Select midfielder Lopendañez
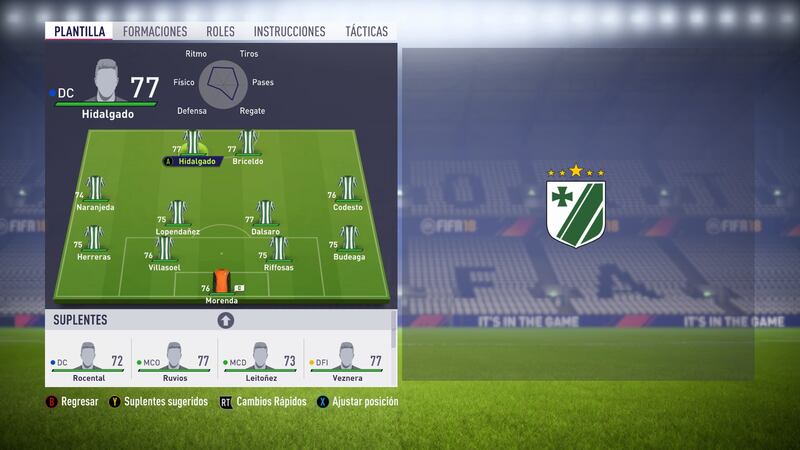Viewport: 800px width, 450px height. (x=177, y=215)
